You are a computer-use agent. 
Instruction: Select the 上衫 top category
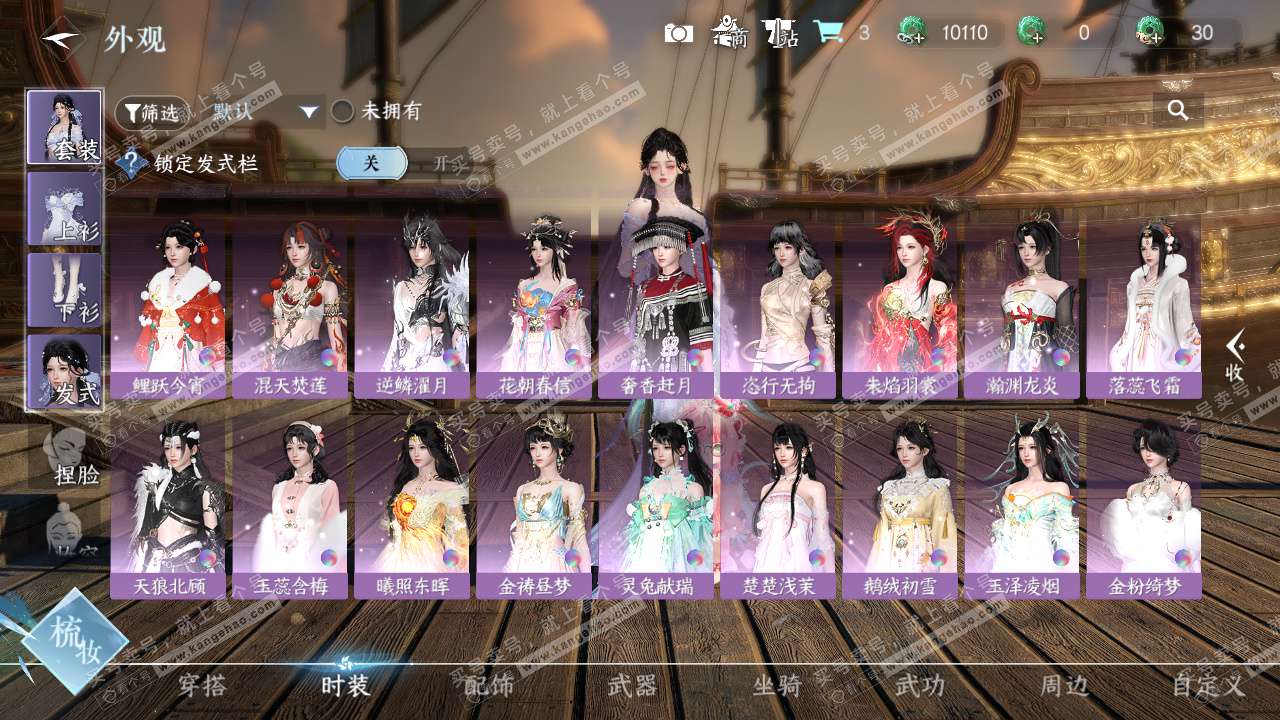pos(65,208)
